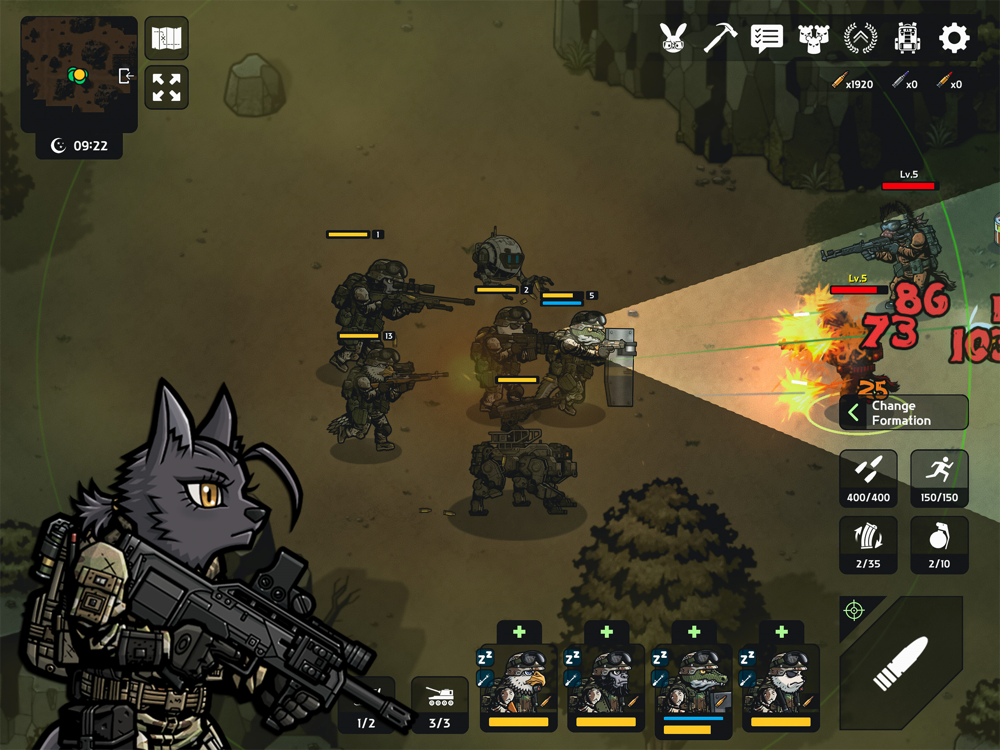The width and height of the screenshot is (1000, 750).
Task: Activate the missile strike skill 400/400
Action: point(868,477)
